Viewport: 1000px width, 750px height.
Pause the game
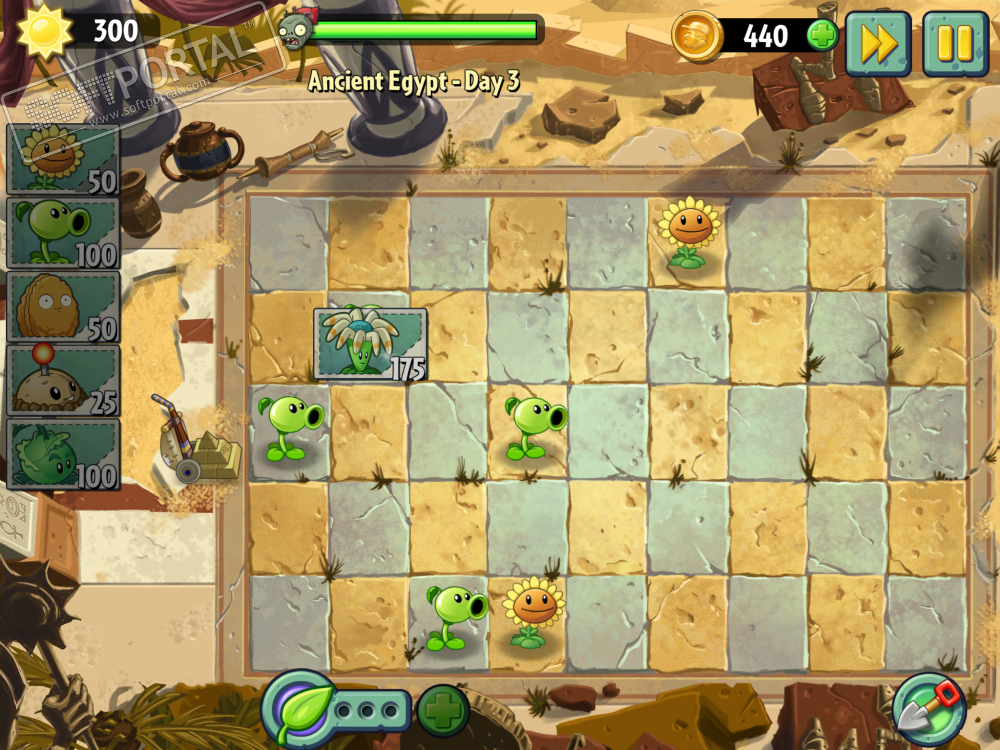955,43
